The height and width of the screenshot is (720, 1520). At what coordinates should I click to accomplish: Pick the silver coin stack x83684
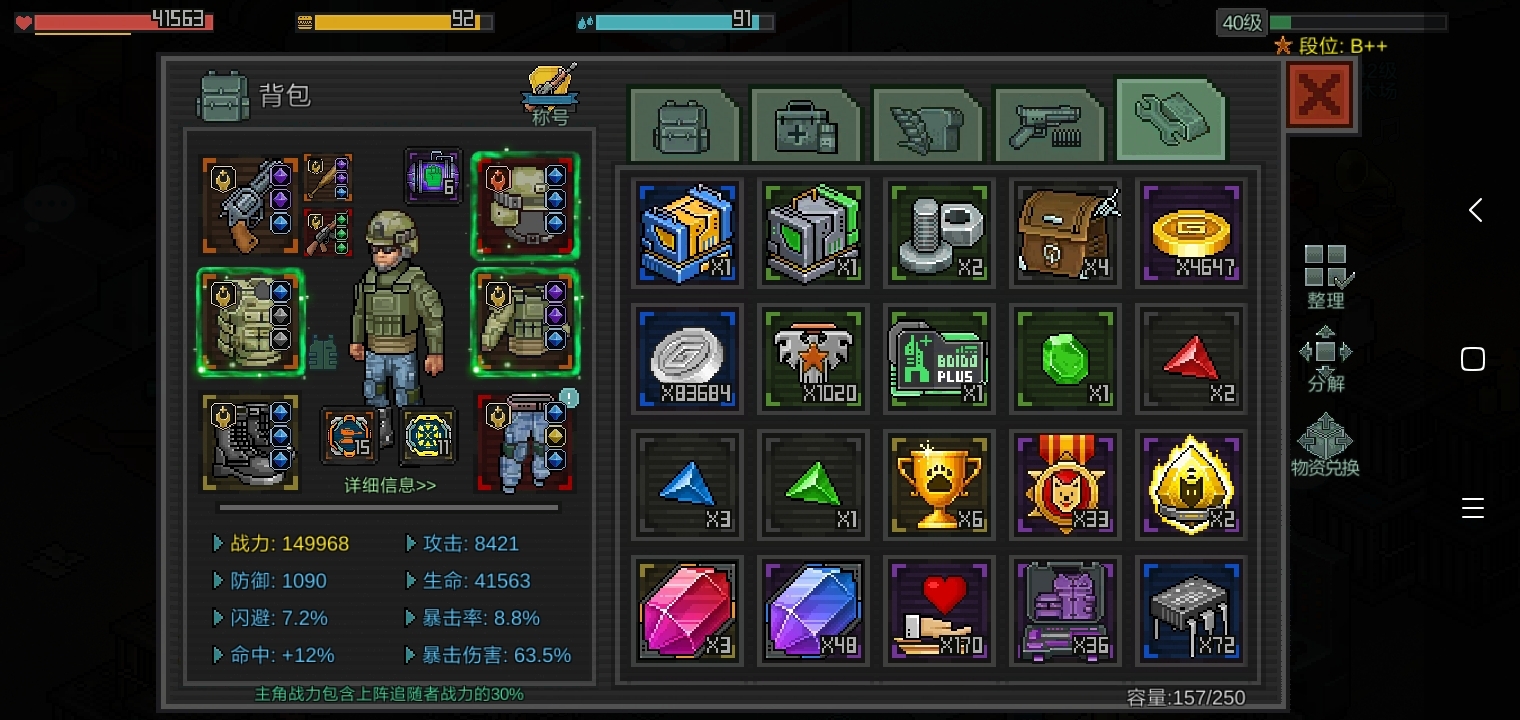[x=686, y=359]
